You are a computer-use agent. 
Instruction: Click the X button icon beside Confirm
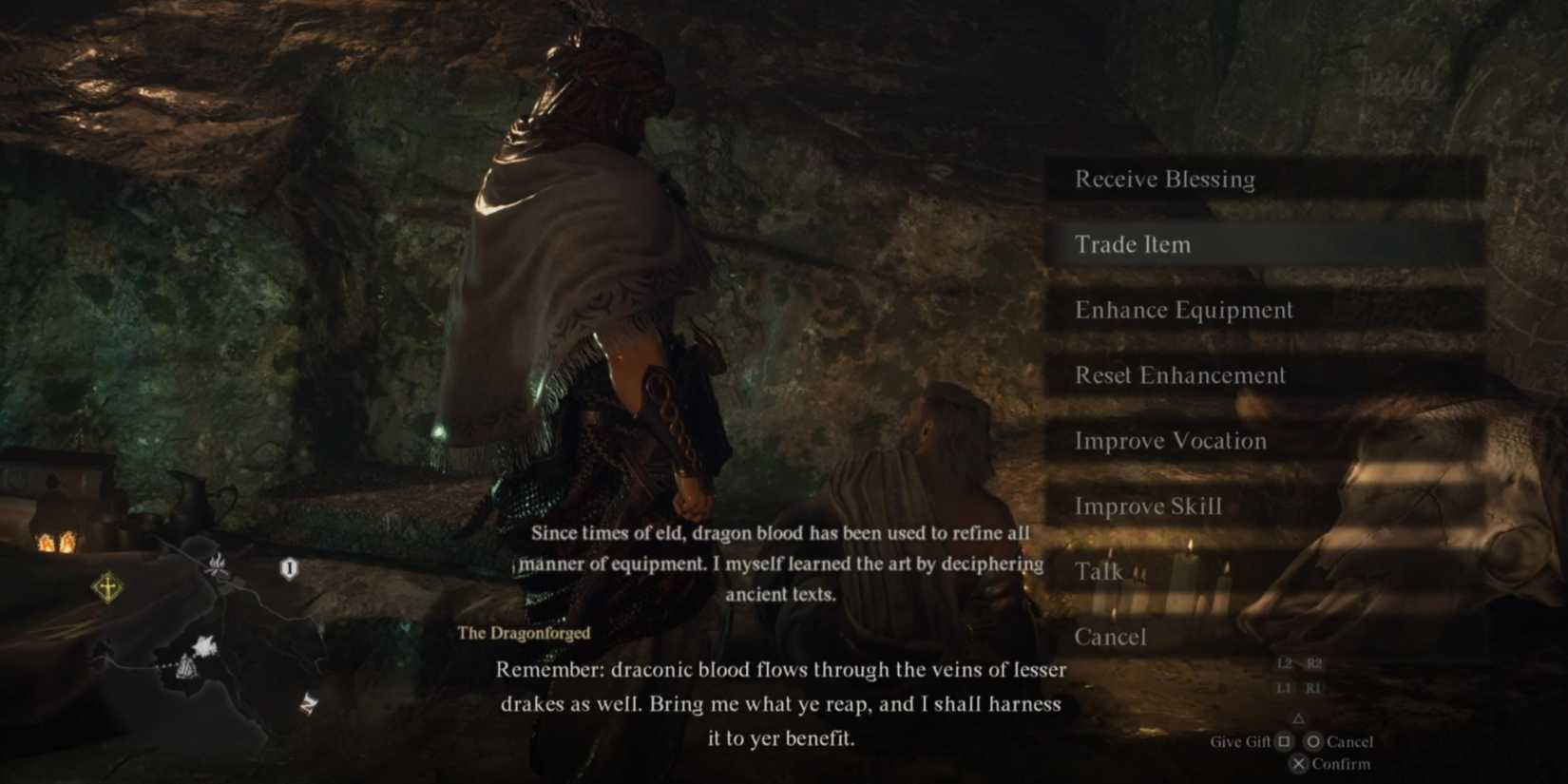[1299, 763]
